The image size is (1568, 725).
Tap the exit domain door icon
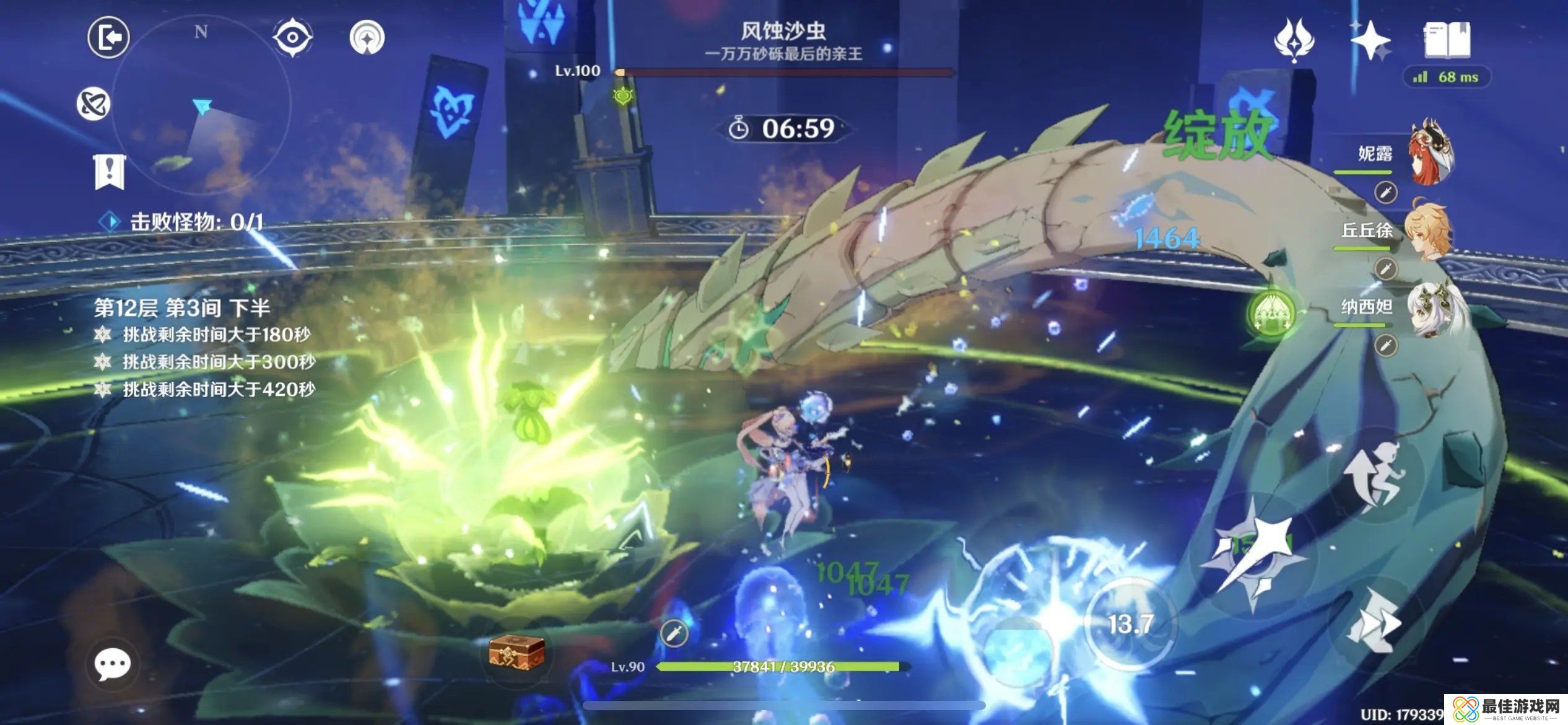pyautogui.click(x=109, y=38)
